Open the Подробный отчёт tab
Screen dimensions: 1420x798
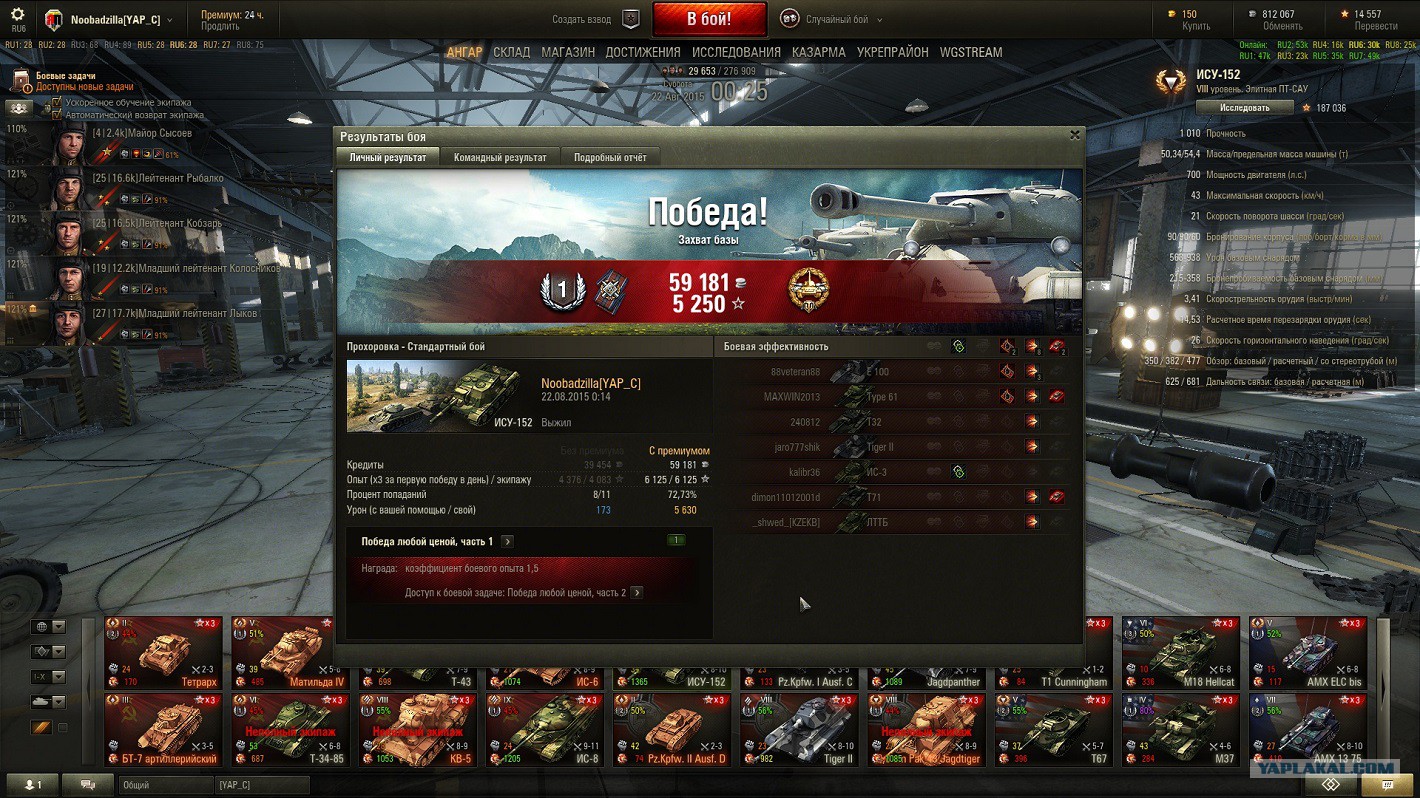point(609,157)
